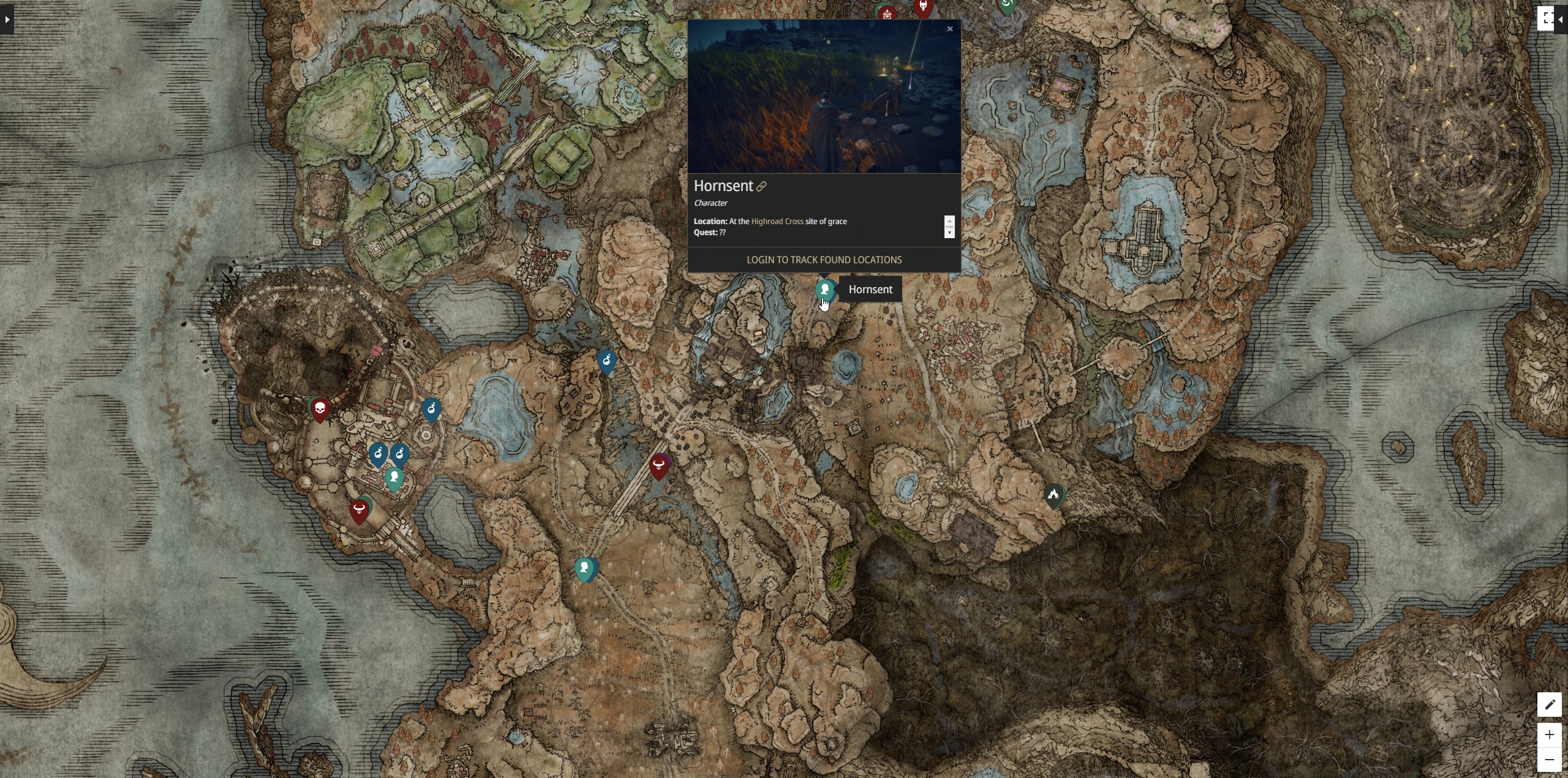Select the Hornsent map marker pin
1568x778 pixels.
tap(824, 289)
